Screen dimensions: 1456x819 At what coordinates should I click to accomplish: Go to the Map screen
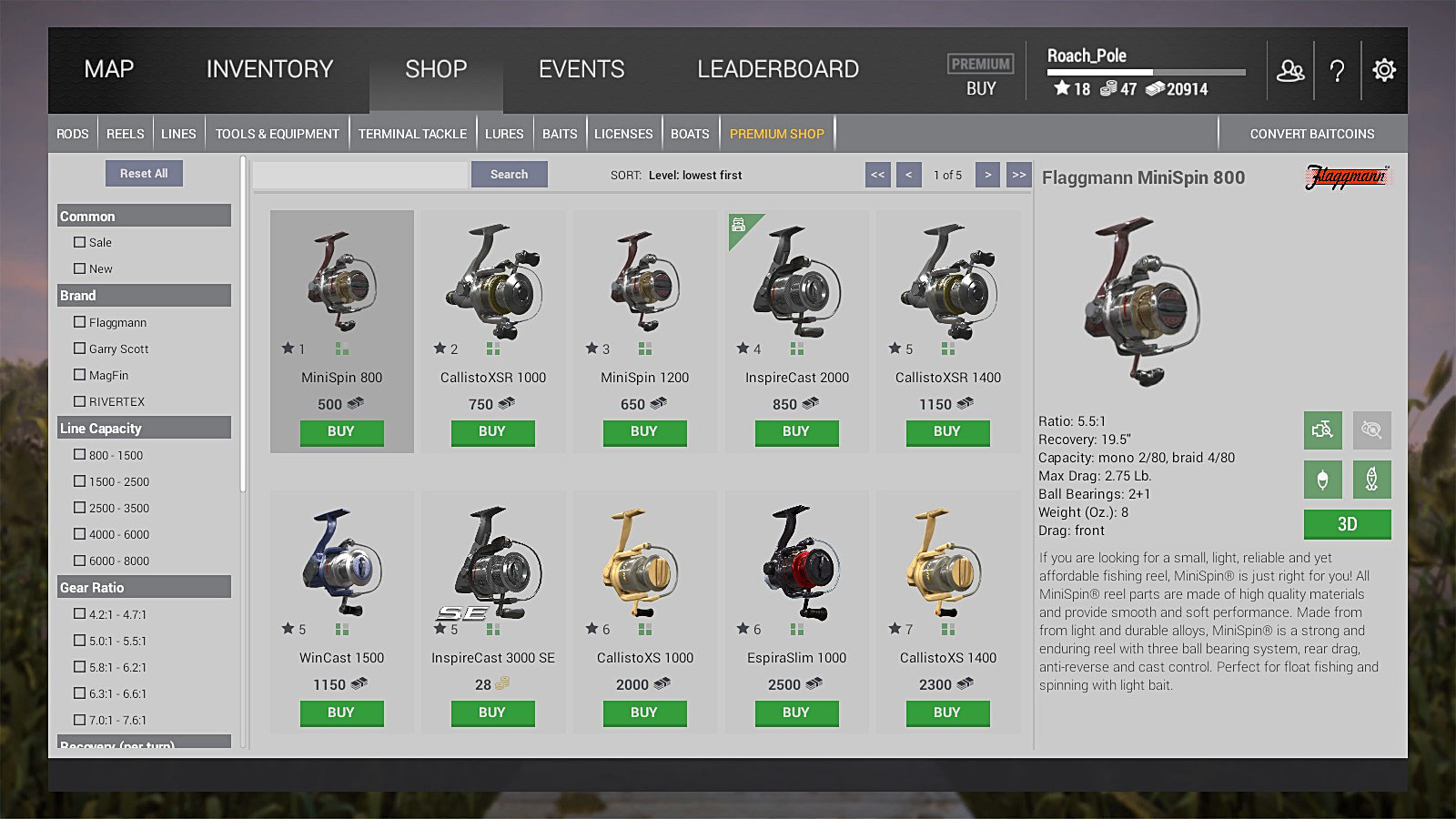[x=109, y=69]
